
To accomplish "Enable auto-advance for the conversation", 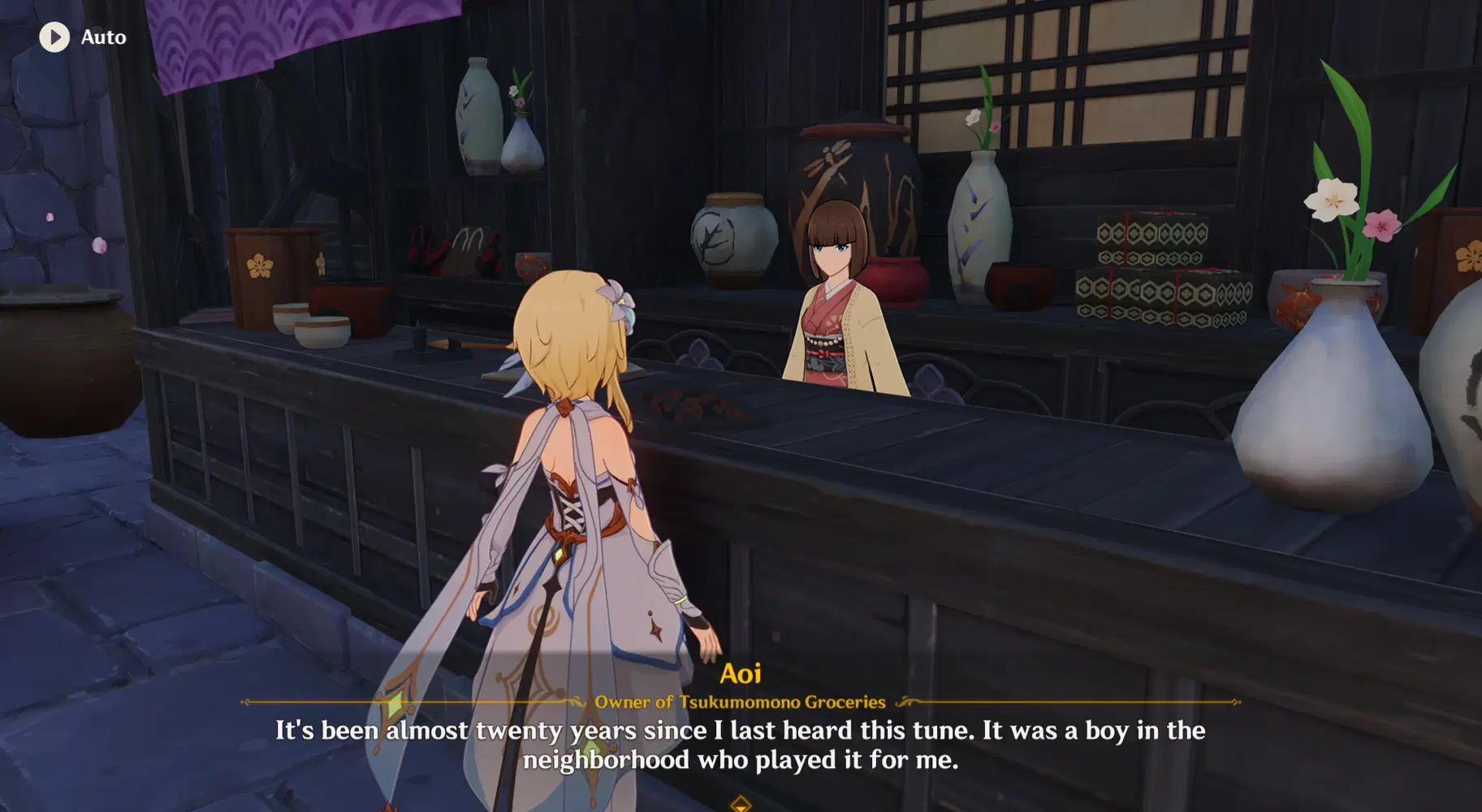I will coord(54,37).
